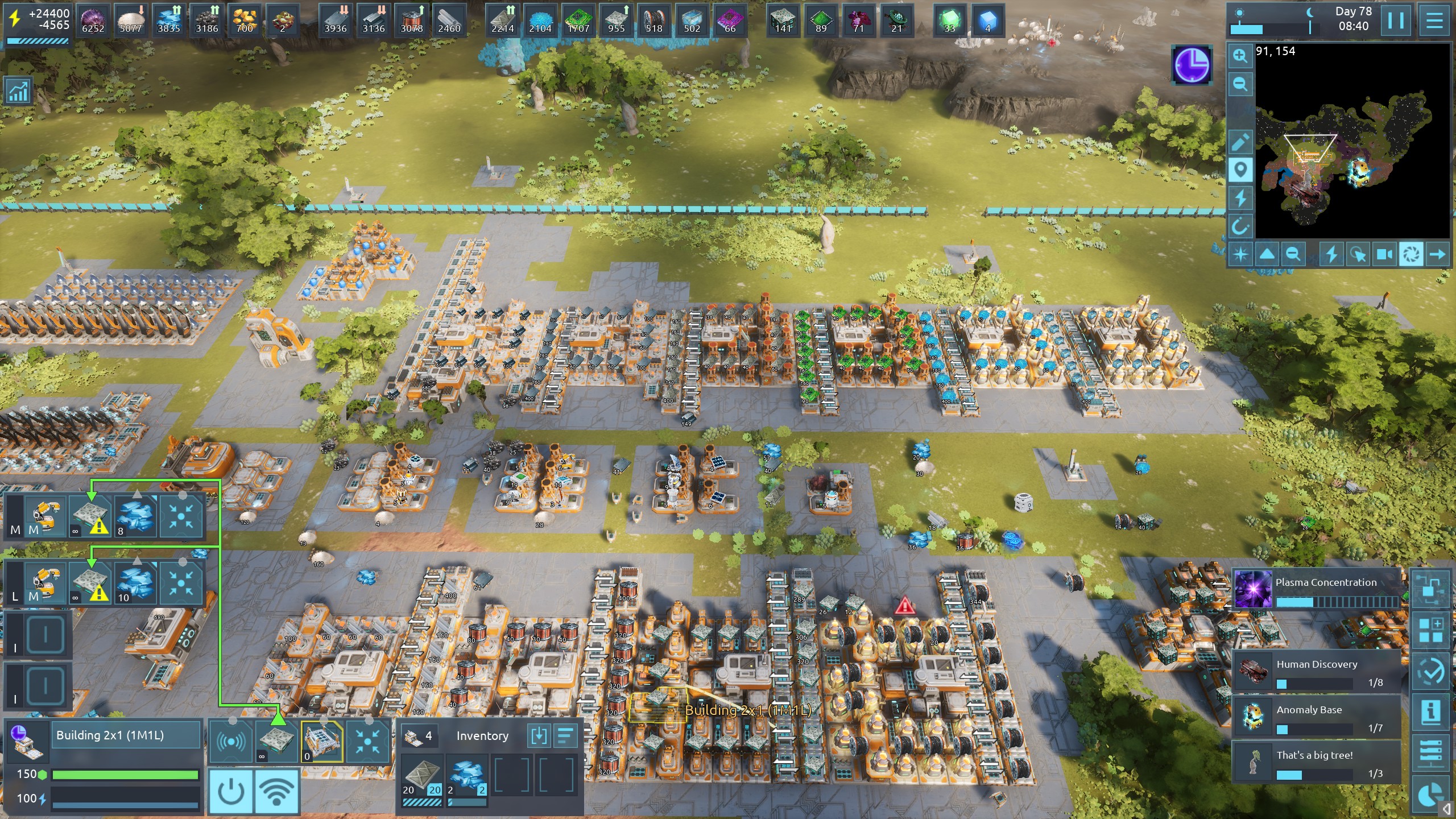Open the info book codex button
This screenshot has height=819, width=1456.
pos(1430,712)
